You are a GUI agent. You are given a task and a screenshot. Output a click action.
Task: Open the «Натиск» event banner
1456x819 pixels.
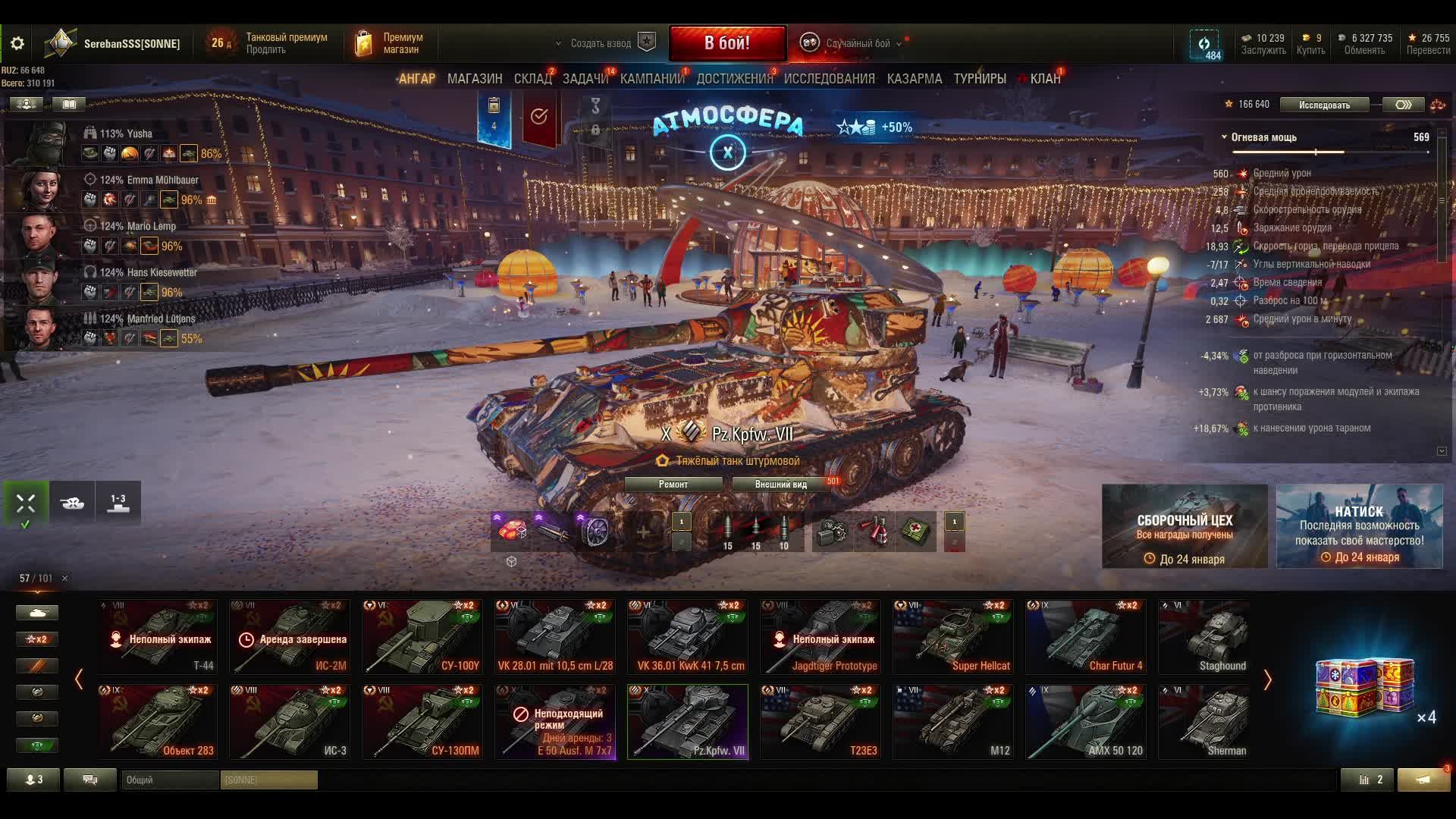click(x=1359, y=526)
